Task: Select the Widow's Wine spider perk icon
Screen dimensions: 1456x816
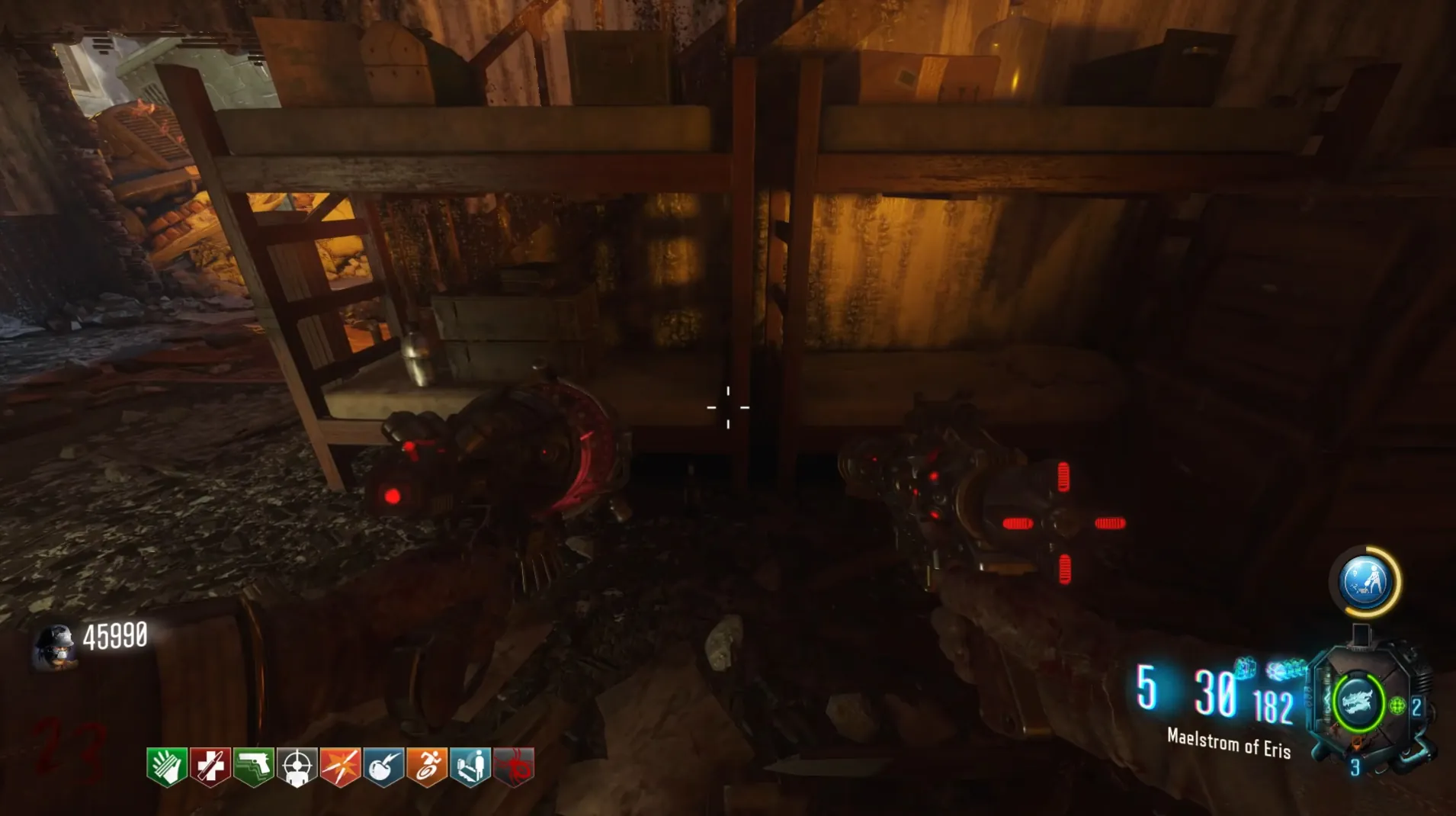Action: pos(514,766)
